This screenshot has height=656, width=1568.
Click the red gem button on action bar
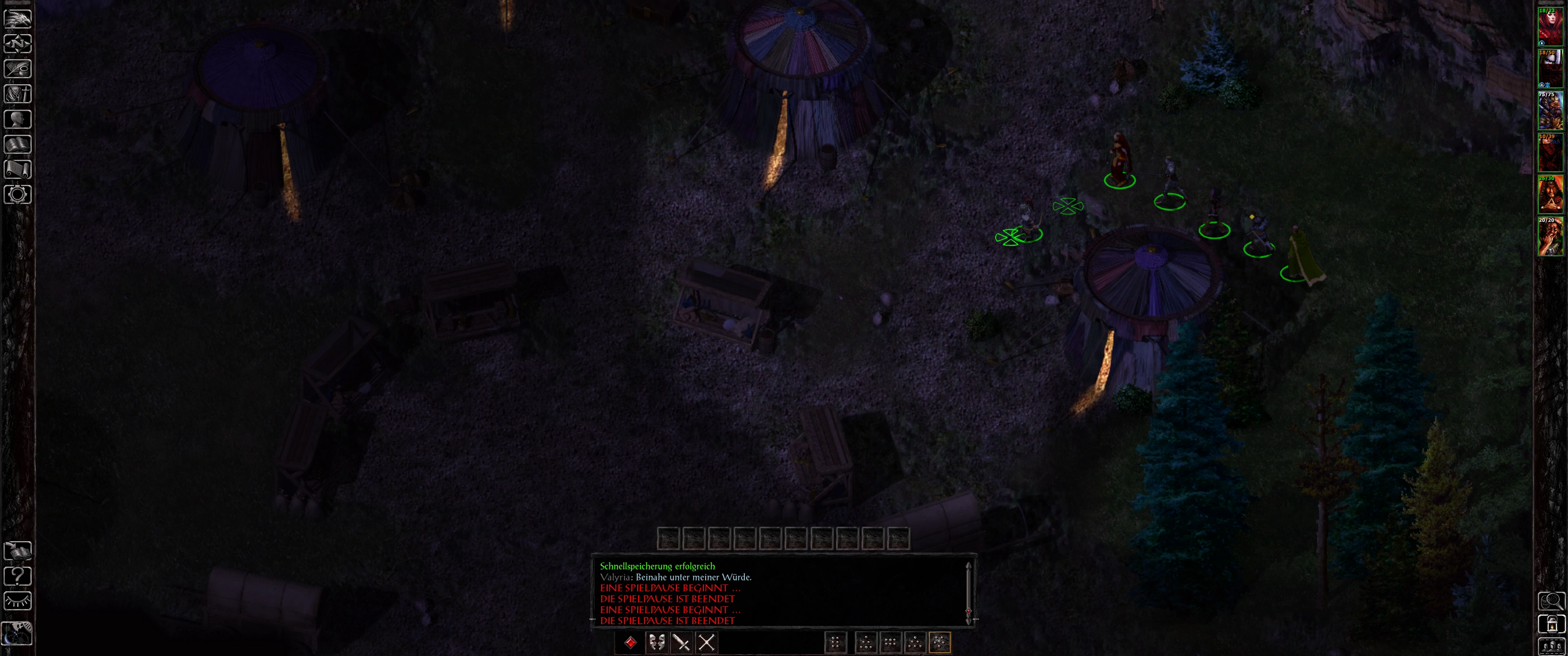[630, 643]
